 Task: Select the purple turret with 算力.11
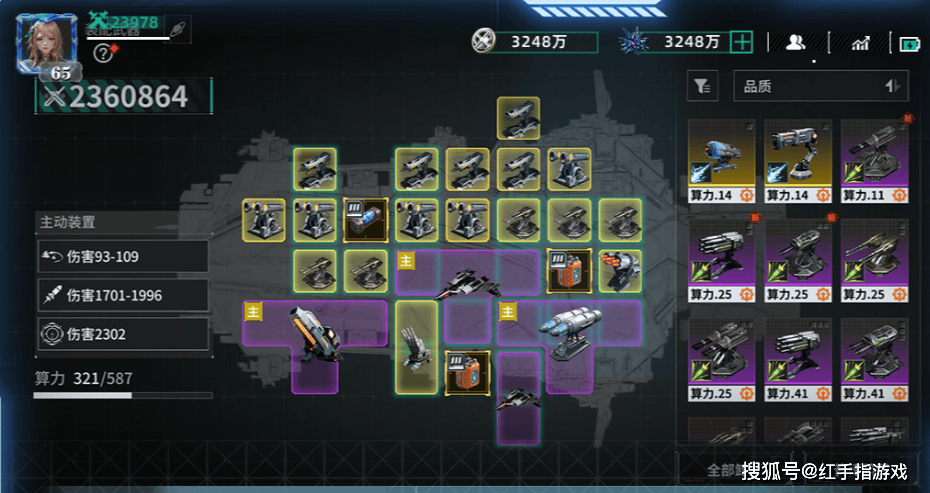[873, 162]
